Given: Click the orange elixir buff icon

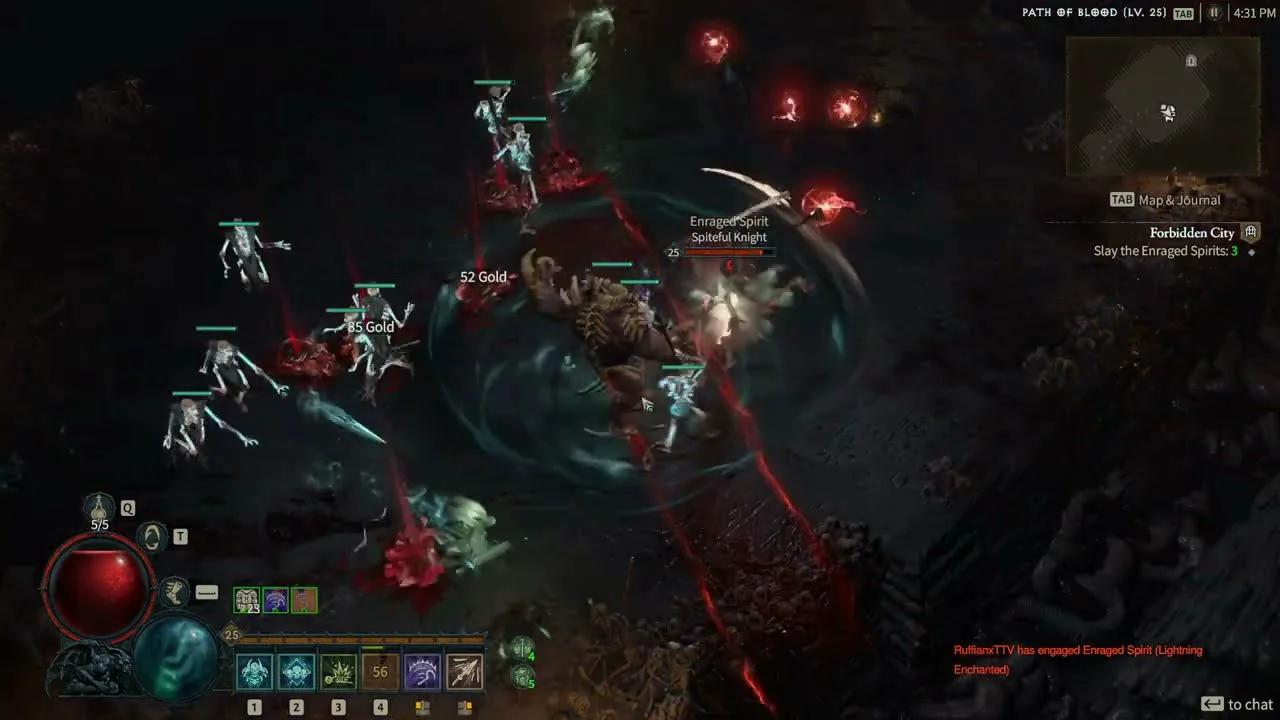Looking at the screenshot, I should point(302,599).
